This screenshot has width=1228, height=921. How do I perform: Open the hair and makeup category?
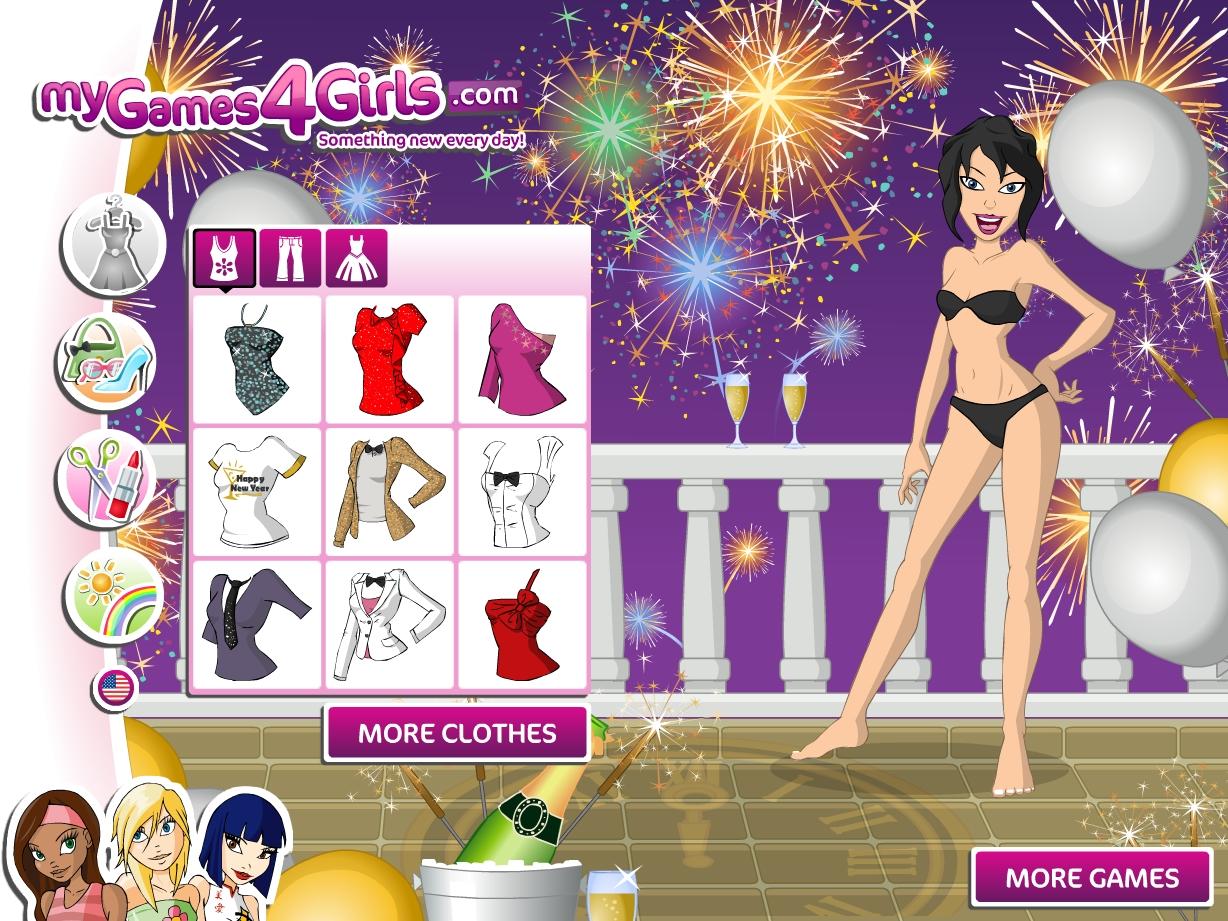(108, 478)
